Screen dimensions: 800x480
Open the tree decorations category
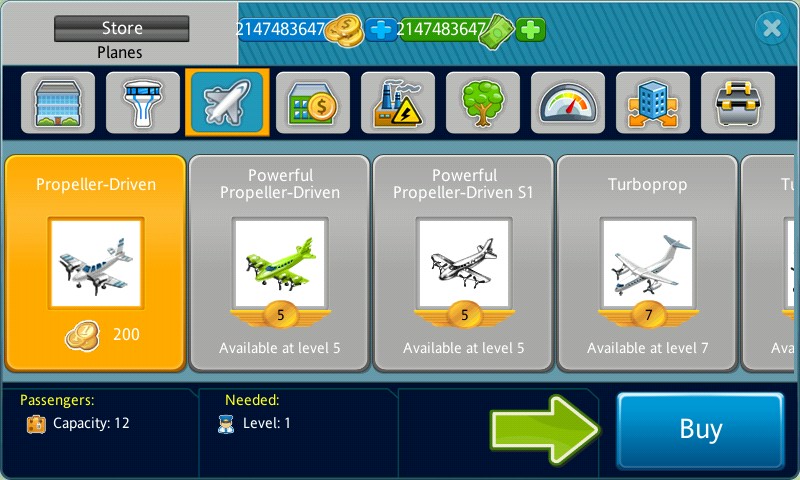point(483,103)
